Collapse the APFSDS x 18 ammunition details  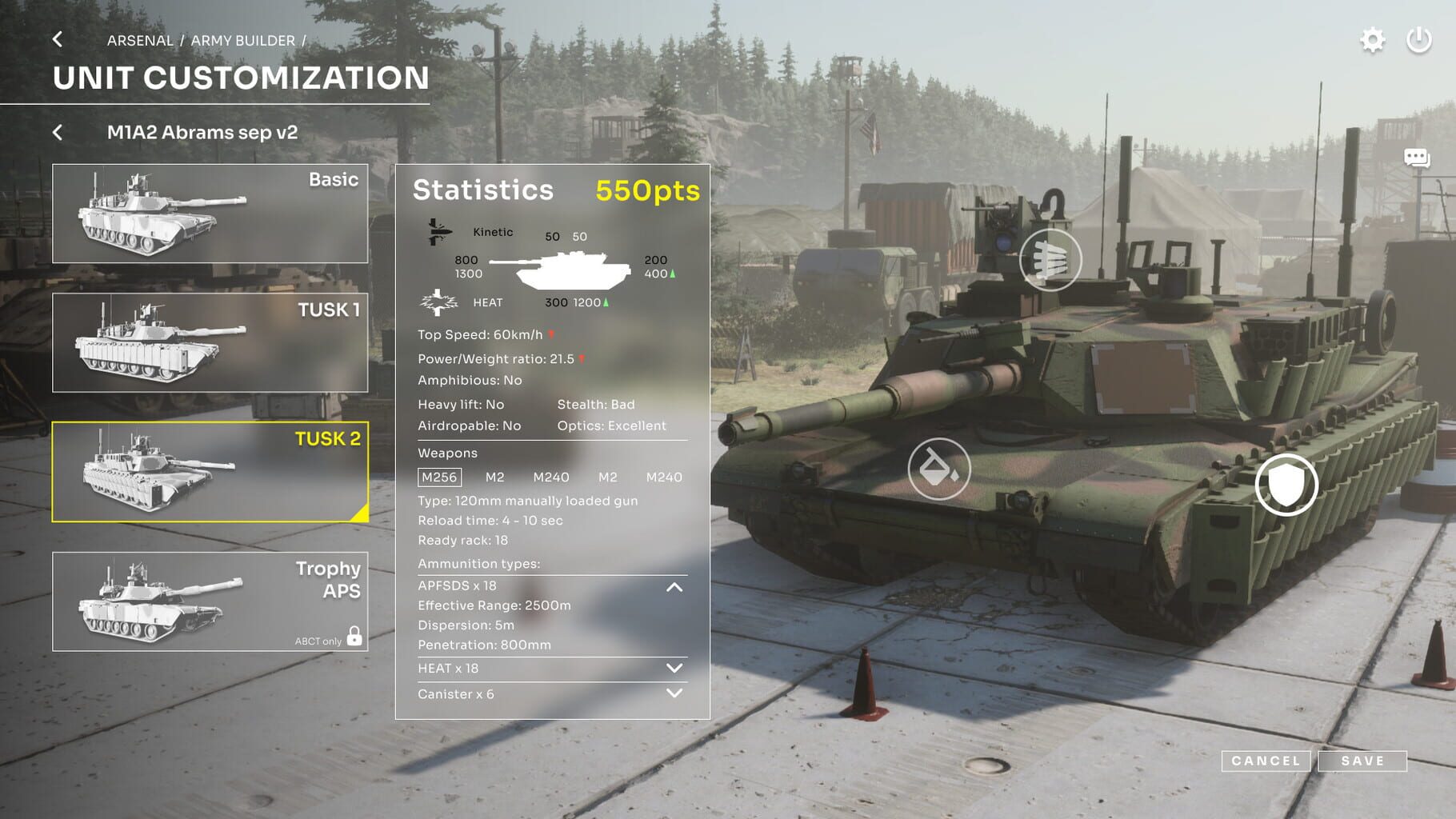[674, 586]
